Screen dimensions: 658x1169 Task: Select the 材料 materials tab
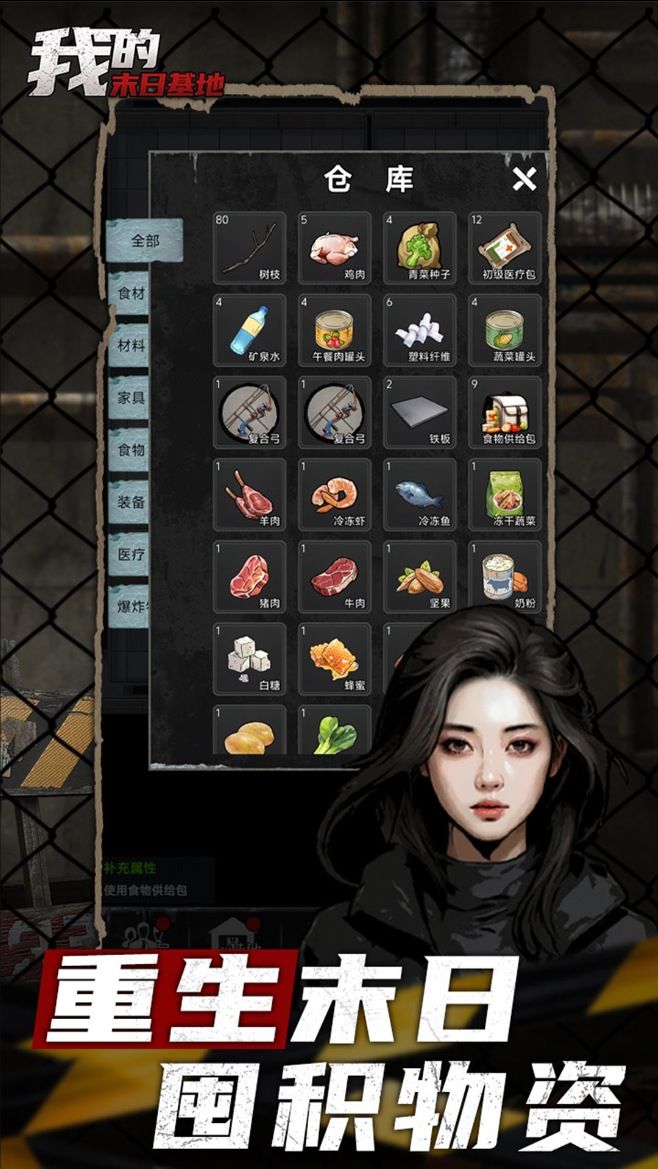pos(131,345)
